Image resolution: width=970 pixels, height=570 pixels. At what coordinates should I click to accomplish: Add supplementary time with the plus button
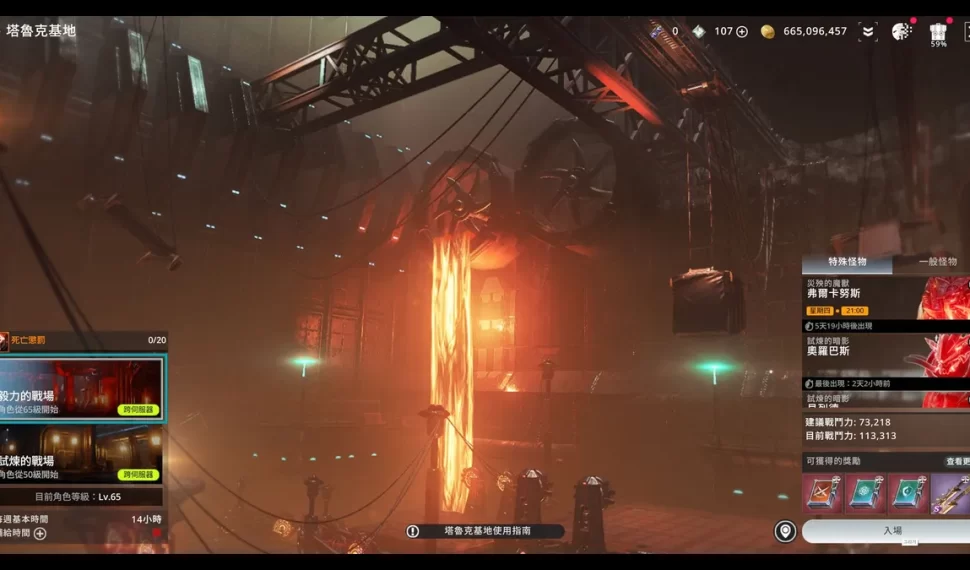40,534
